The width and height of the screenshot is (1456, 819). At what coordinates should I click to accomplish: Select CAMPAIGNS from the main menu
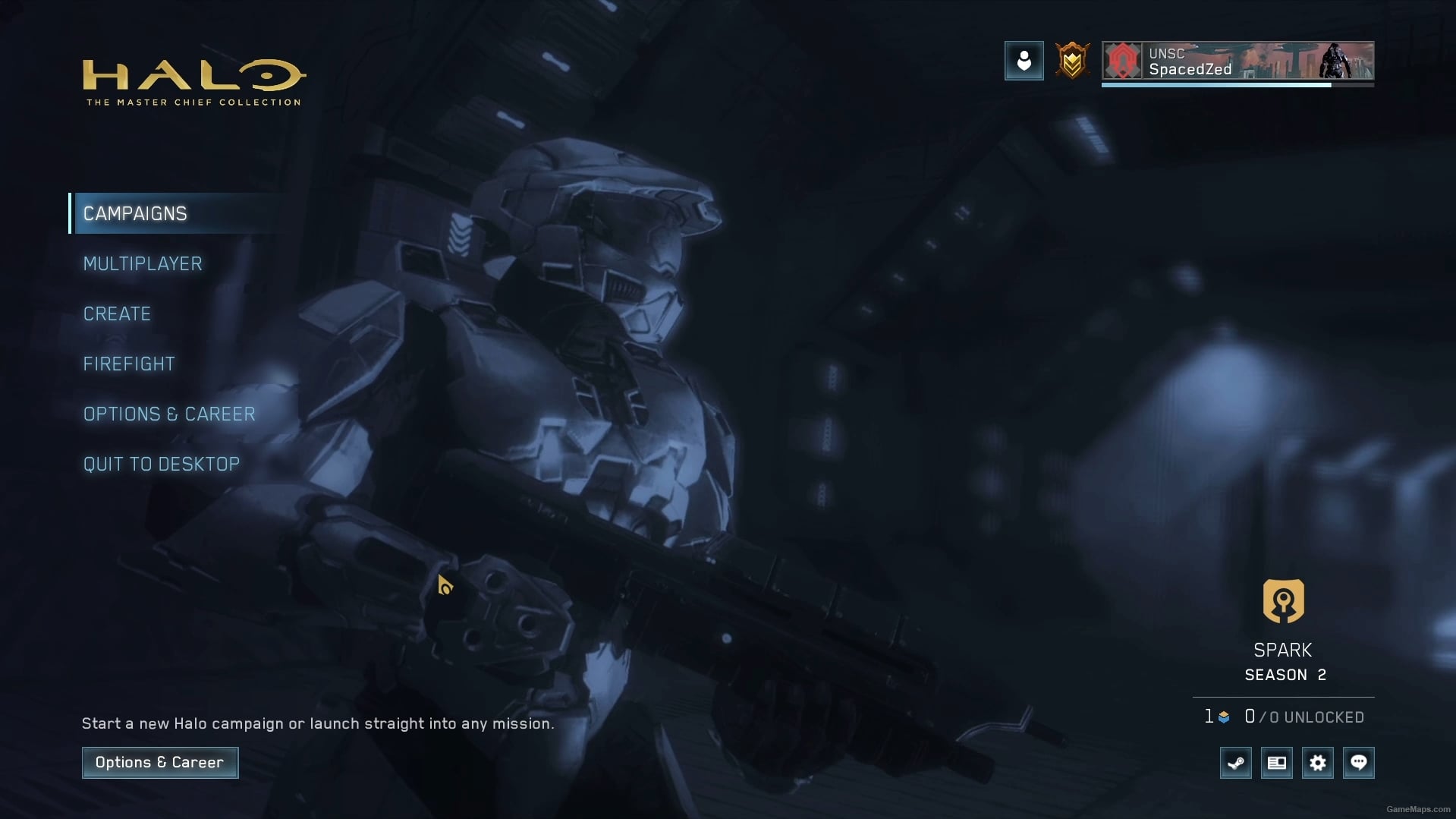135,213
